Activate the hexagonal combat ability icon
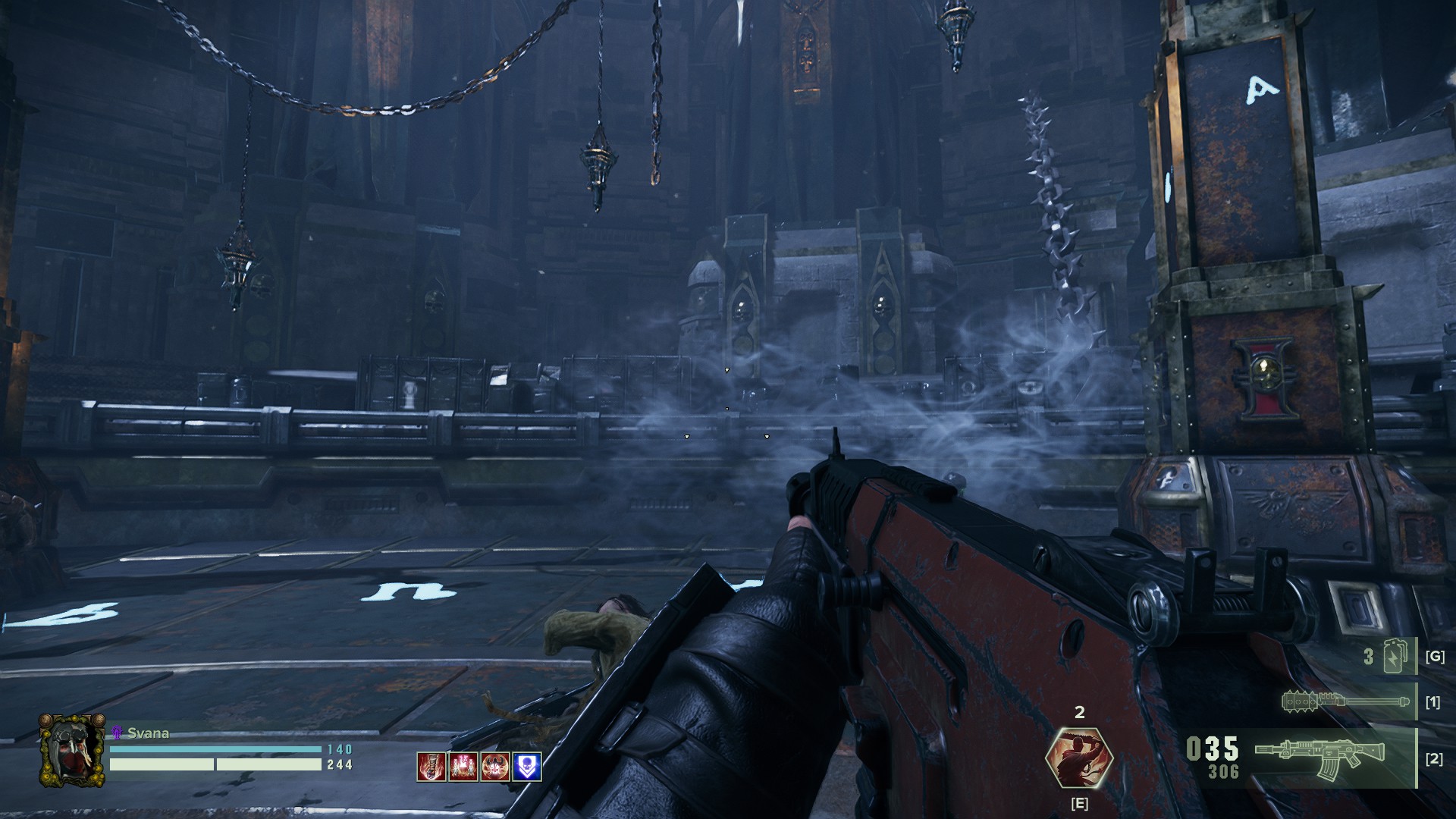The width and height of the screenshot is (1456, 819). (x=1079, y=758)
